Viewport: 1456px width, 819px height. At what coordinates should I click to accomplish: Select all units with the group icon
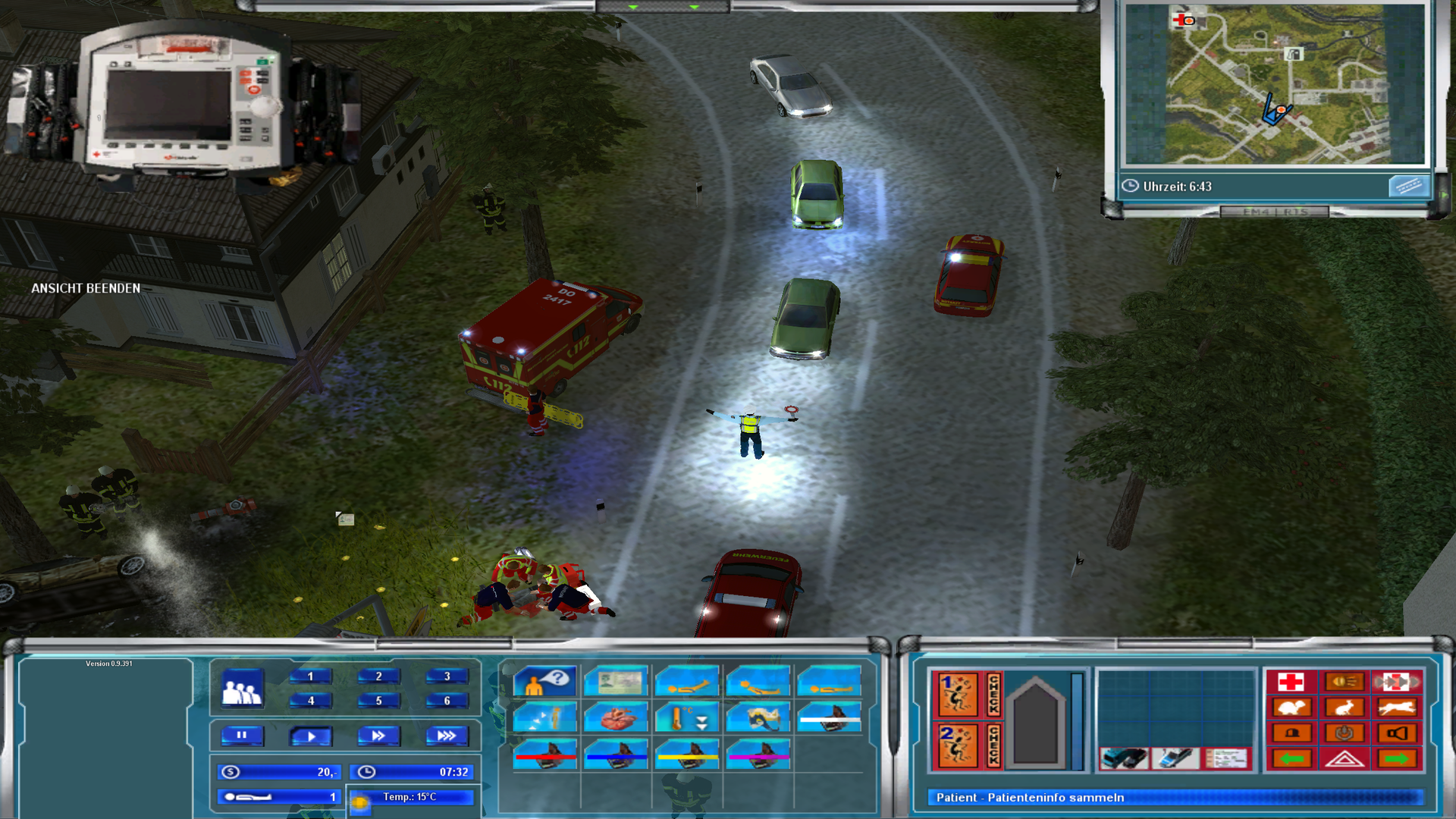coord(242,689)
